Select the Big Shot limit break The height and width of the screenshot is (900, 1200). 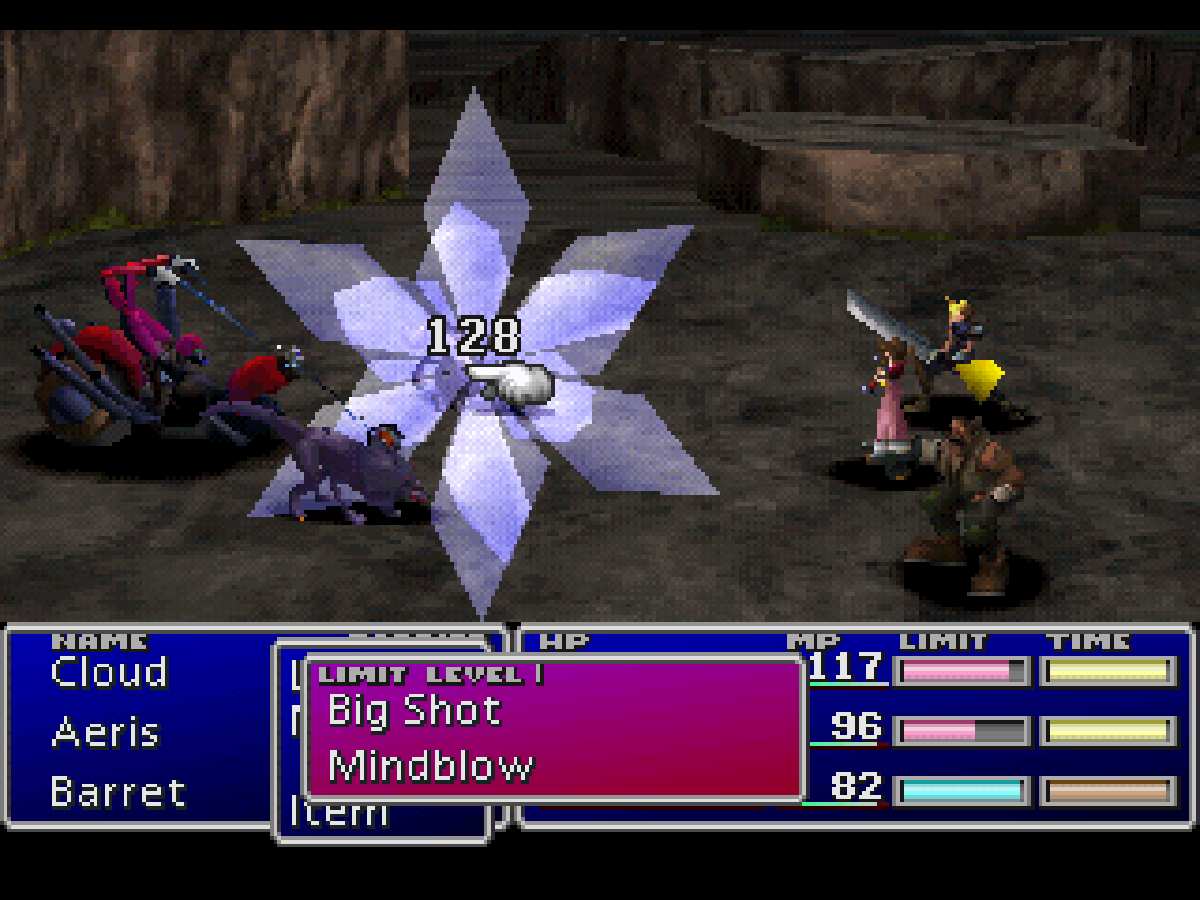[414, 711]
